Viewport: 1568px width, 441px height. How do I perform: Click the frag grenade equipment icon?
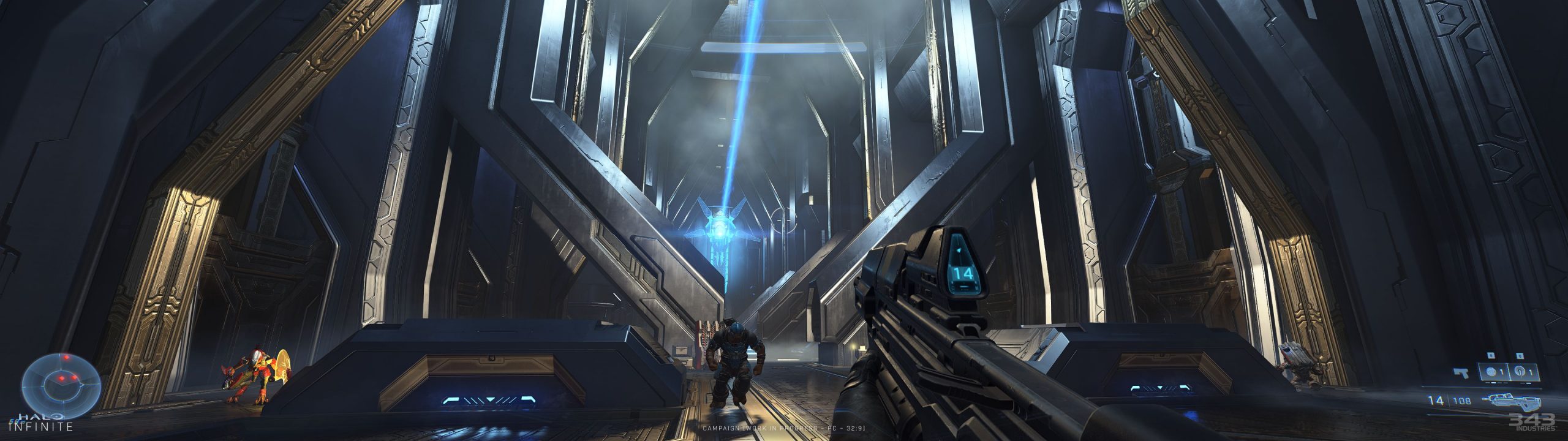[1490, 371]
